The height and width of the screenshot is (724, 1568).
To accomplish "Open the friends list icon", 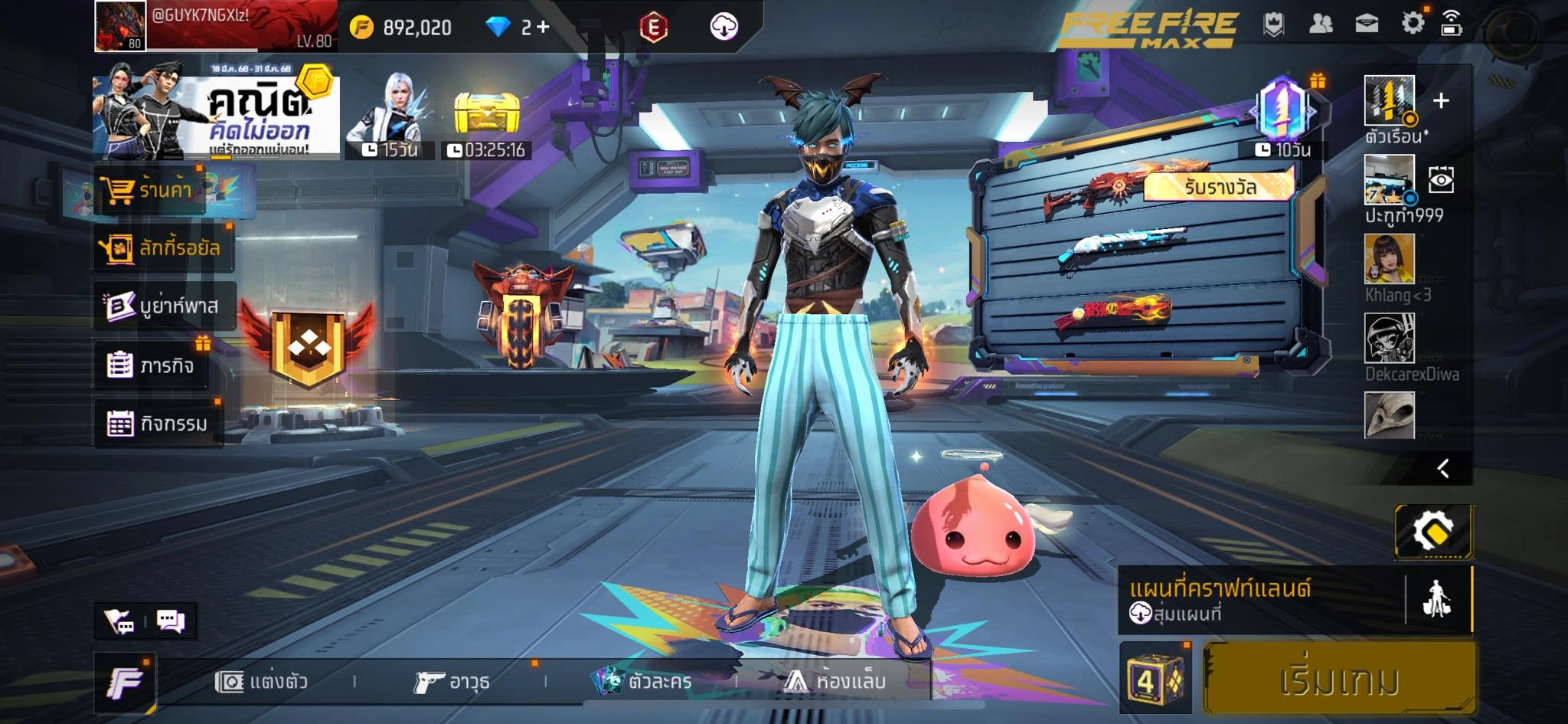I will pos(1321,24).
